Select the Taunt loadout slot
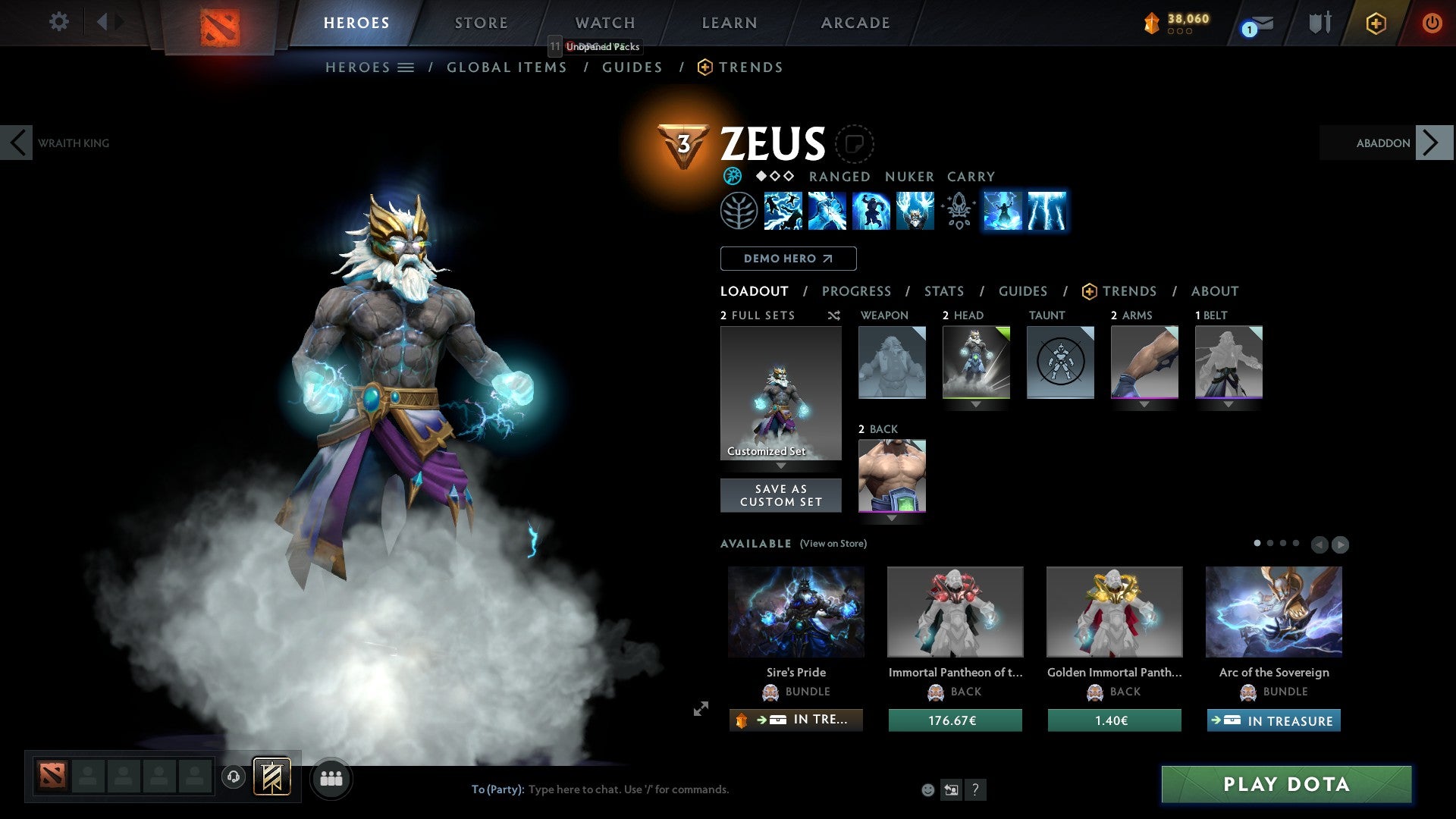 (1060, 362)
